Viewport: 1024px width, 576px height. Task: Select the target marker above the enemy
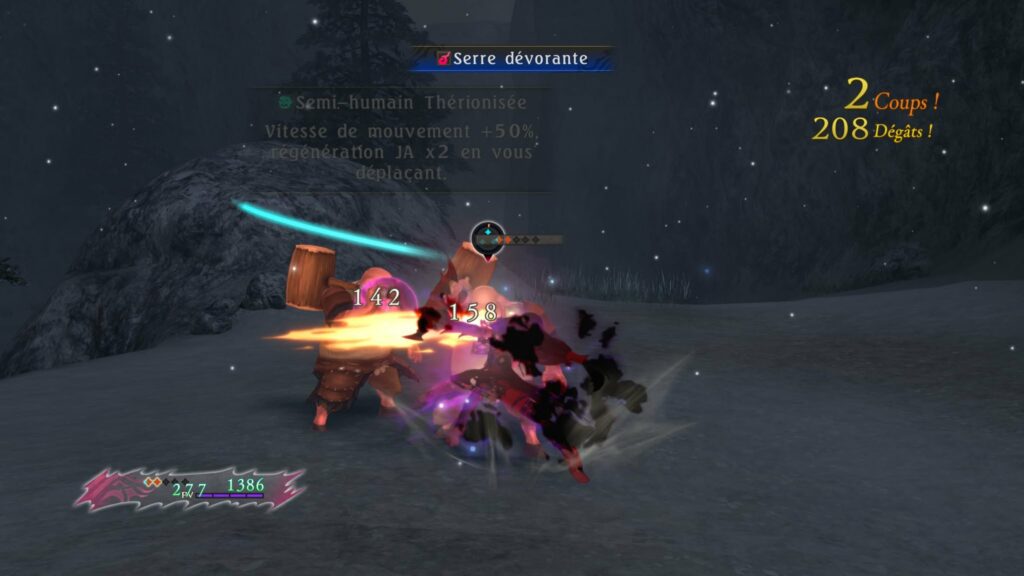[487, 240]
